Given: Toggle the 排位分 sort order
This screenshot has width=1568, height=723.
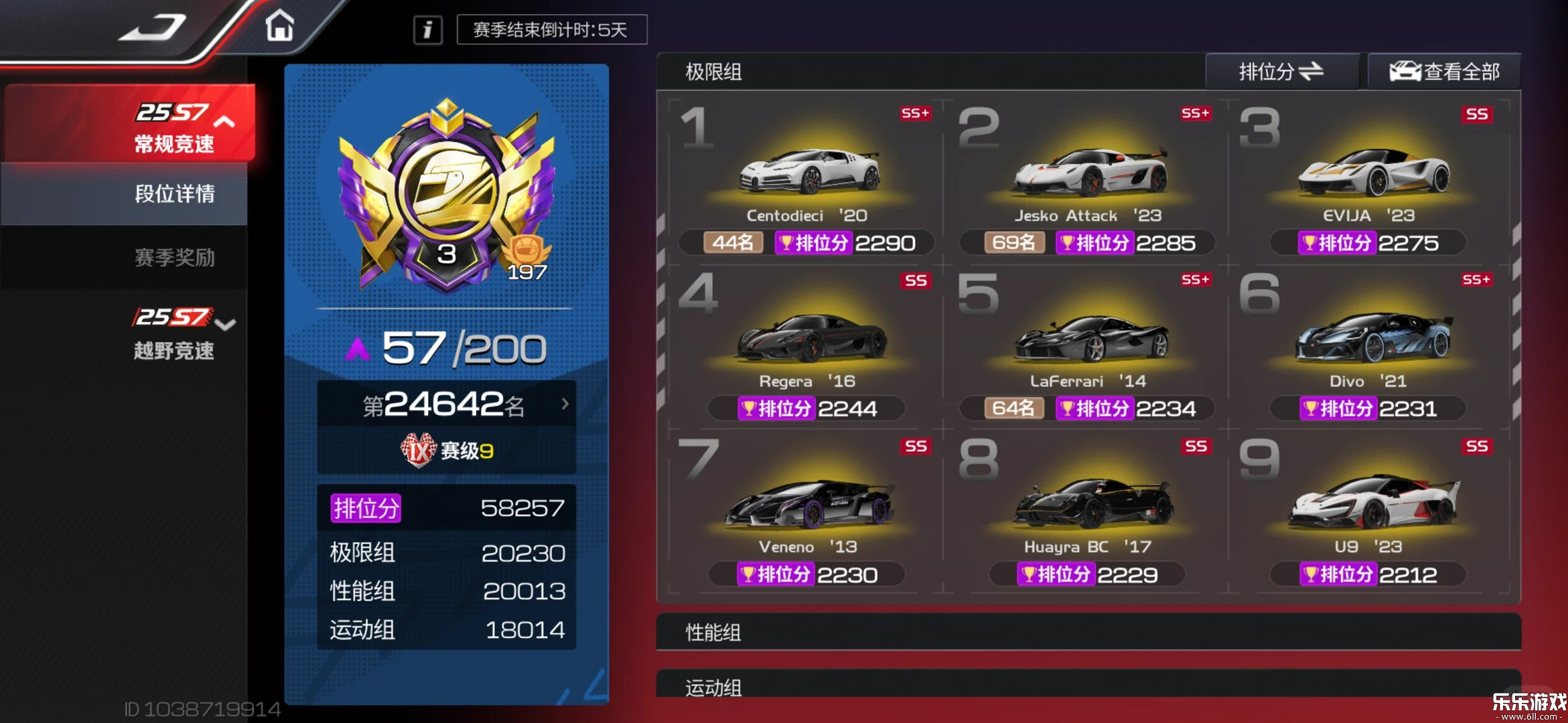Looking at the screenshot, I should (x=1281, y=71).
